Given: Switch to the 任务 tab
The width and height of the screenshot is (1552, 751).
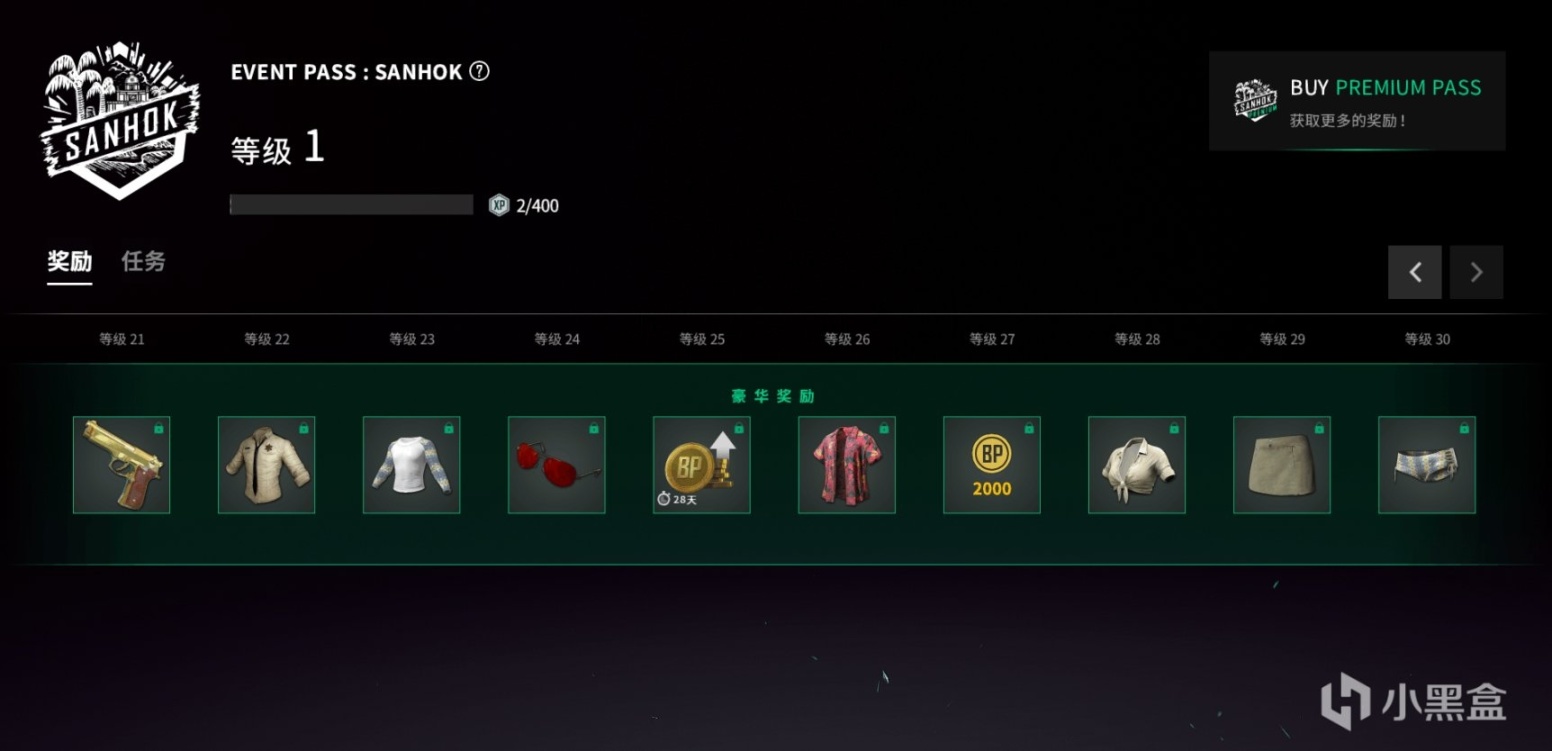Looking at the screenshot, I should pyautogui.click(x=142, y=261).
